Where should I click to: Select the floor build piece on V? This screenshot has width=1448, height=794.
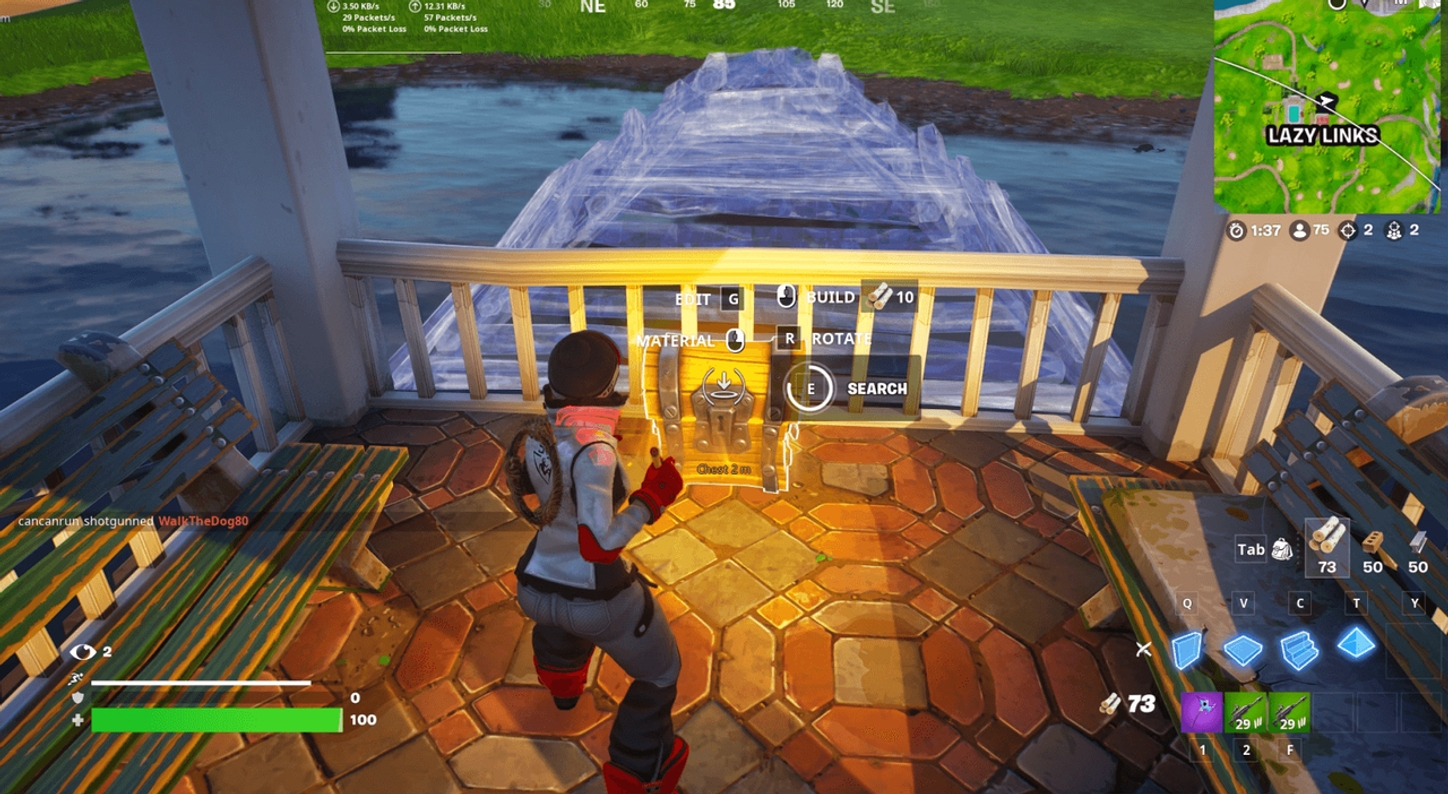(x=1244, y=650)
